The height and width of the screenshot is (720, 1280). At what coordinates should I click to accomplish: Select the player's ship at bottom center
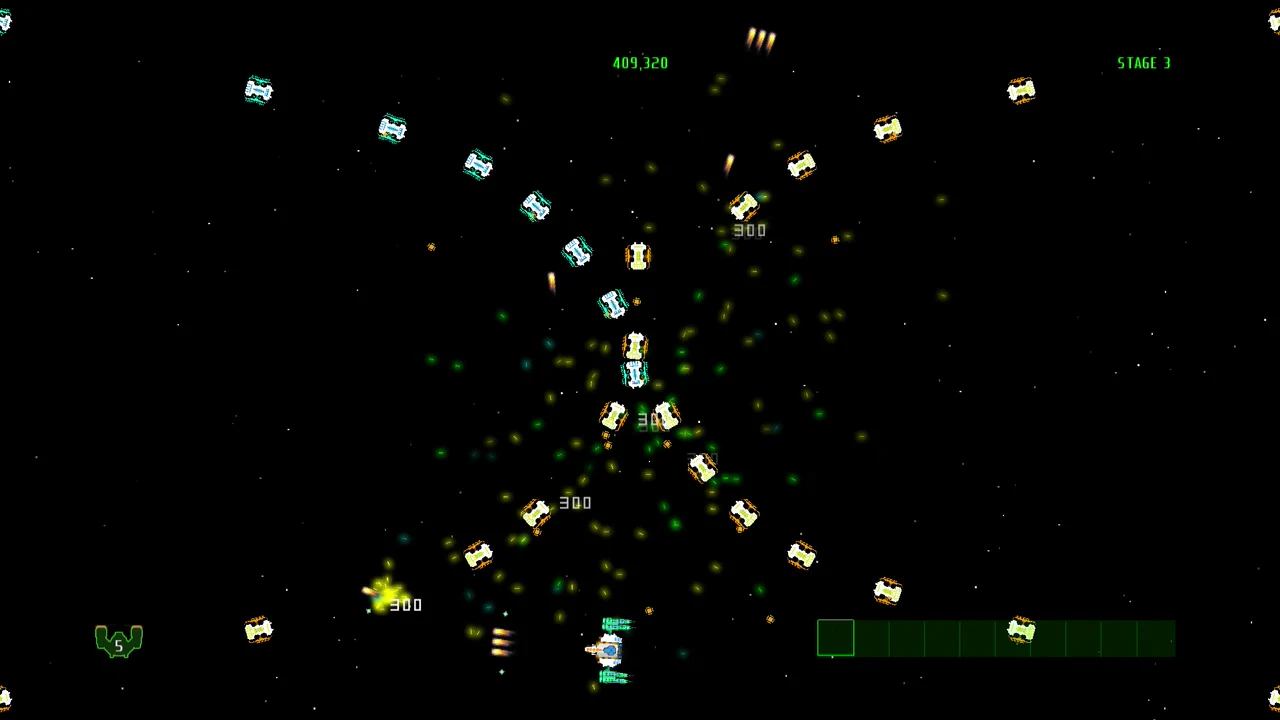pyautogui.click(x=612, y=650)
